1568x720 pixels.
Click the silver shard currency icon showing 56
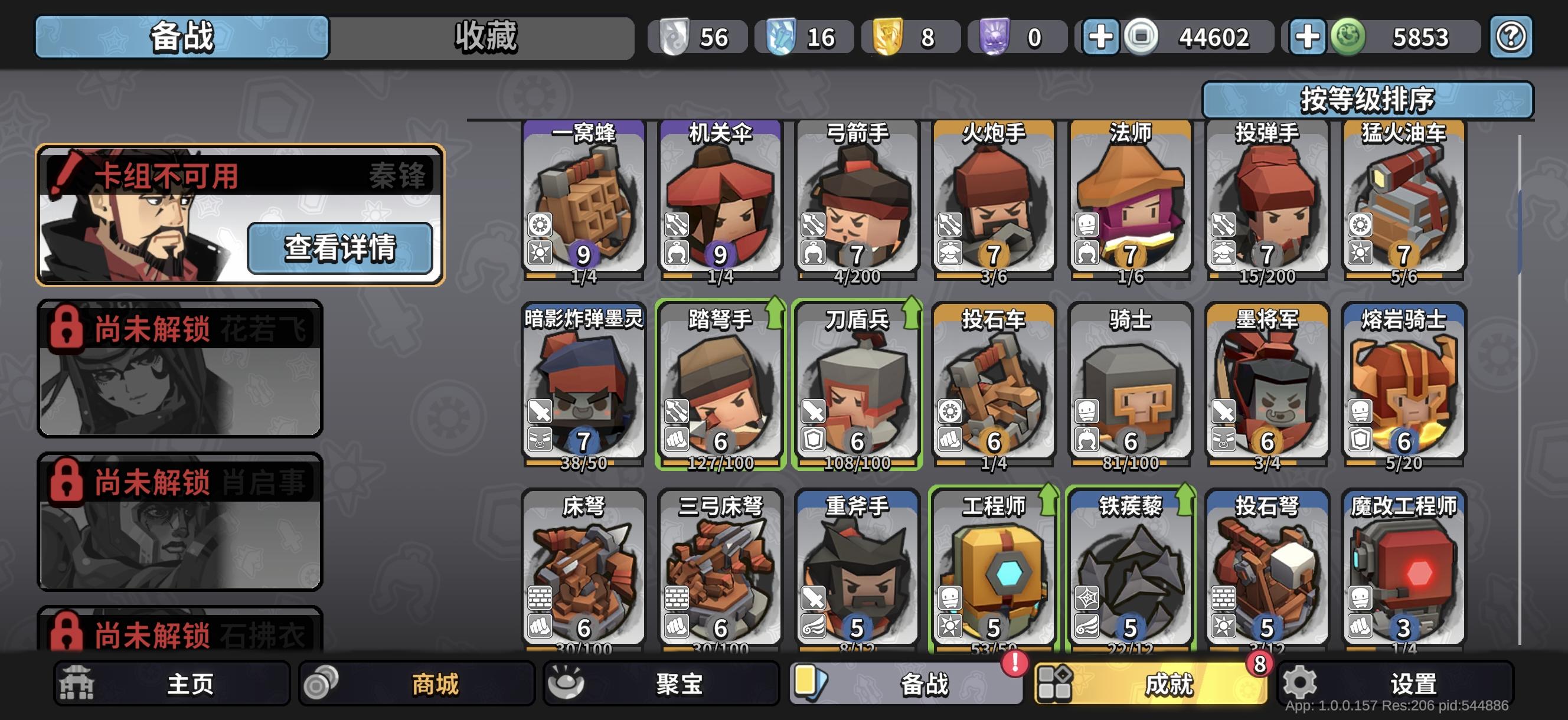pos(673,38)
